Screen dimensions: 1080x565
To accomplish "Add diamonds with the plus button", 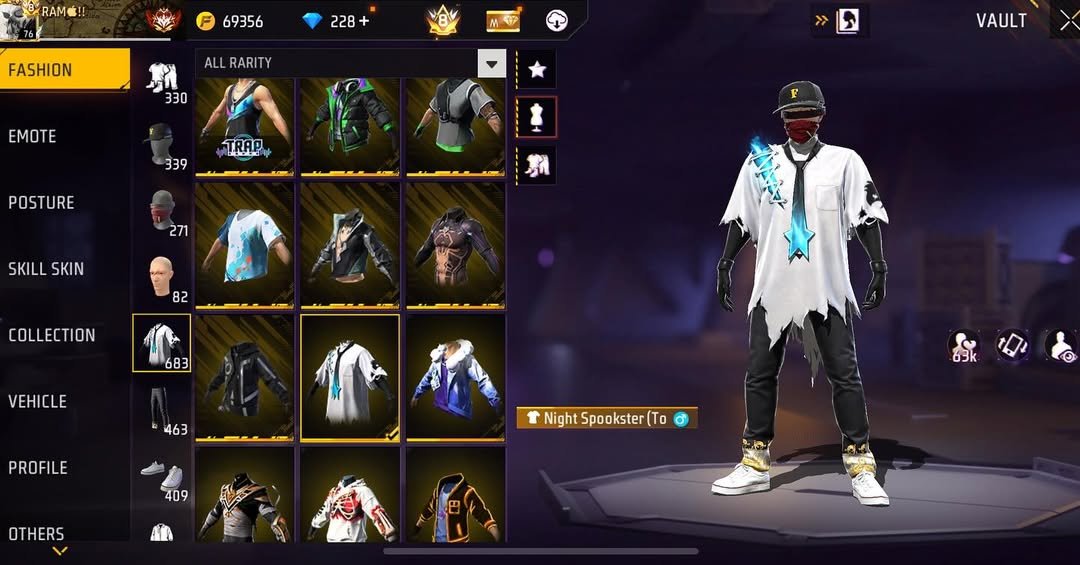I will (x=363, y=21).
